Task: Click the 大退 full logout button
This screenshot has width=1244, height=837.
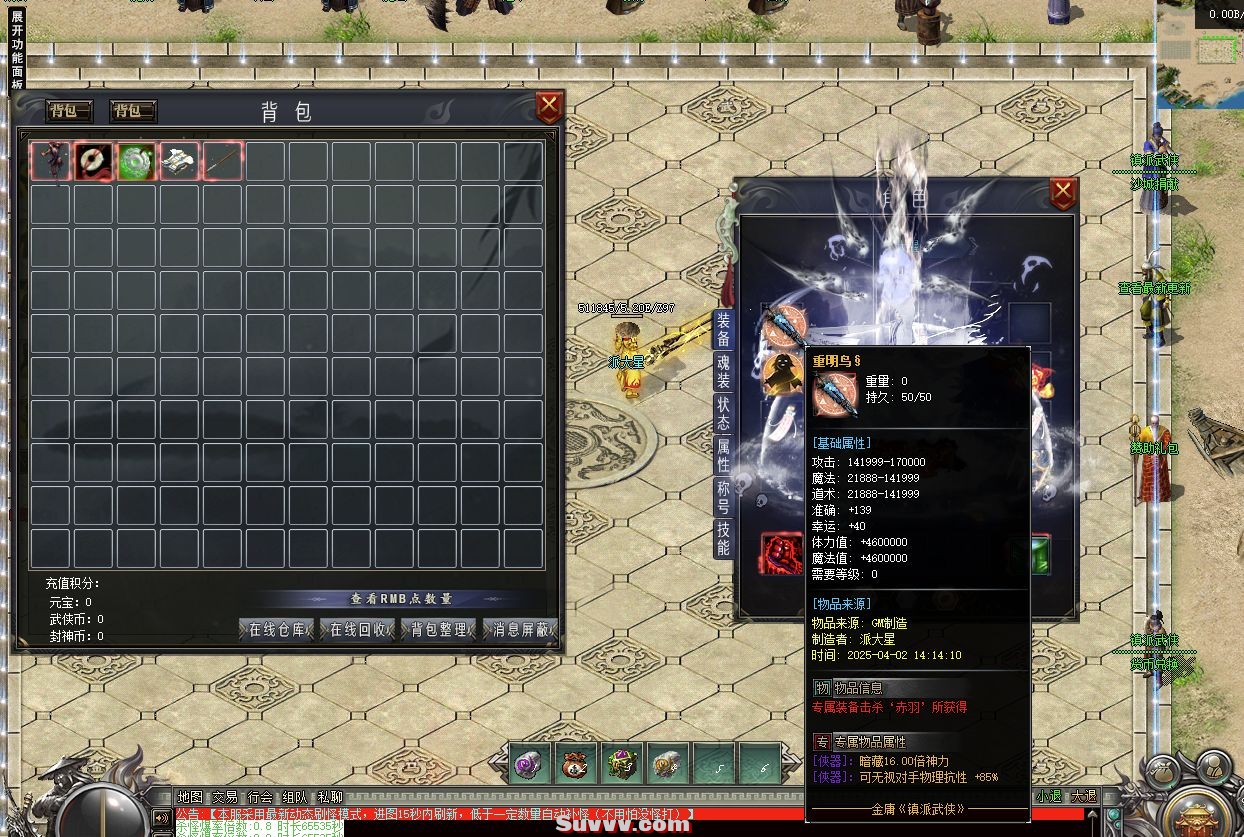Action: [1083, 797]
